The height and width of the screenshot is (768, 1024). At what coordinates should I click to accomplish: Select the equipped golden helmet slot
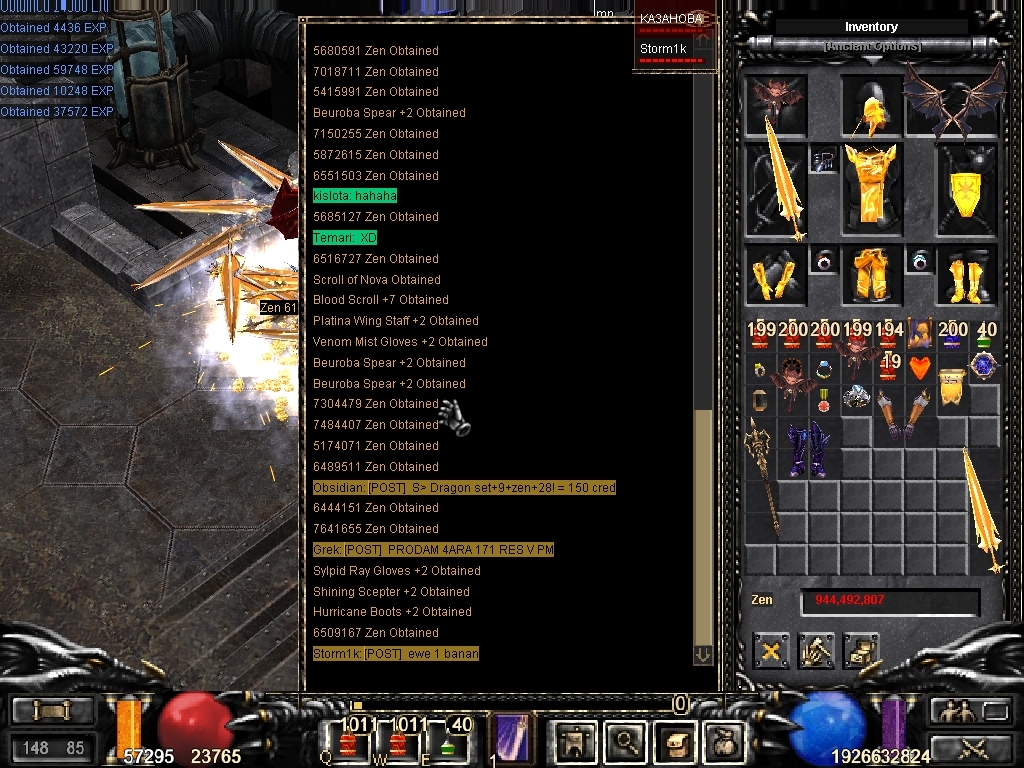point(872,108)
